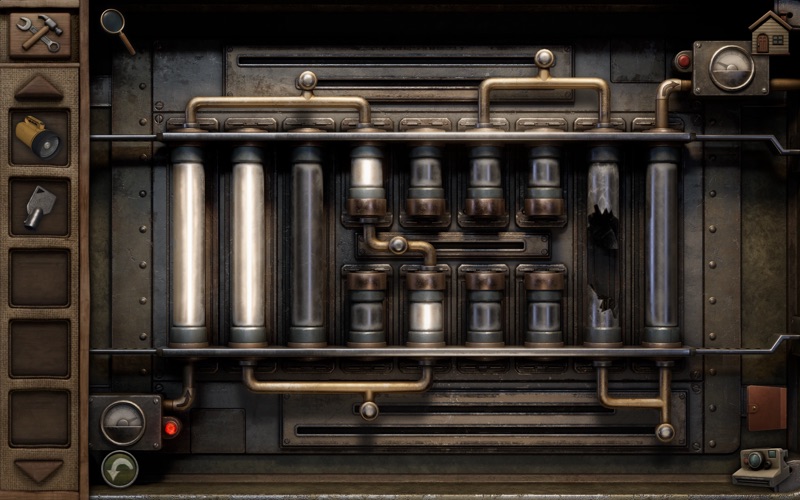Move inventory up with the up arrow
Screen dimensions: 800x500
click(40, 88)
